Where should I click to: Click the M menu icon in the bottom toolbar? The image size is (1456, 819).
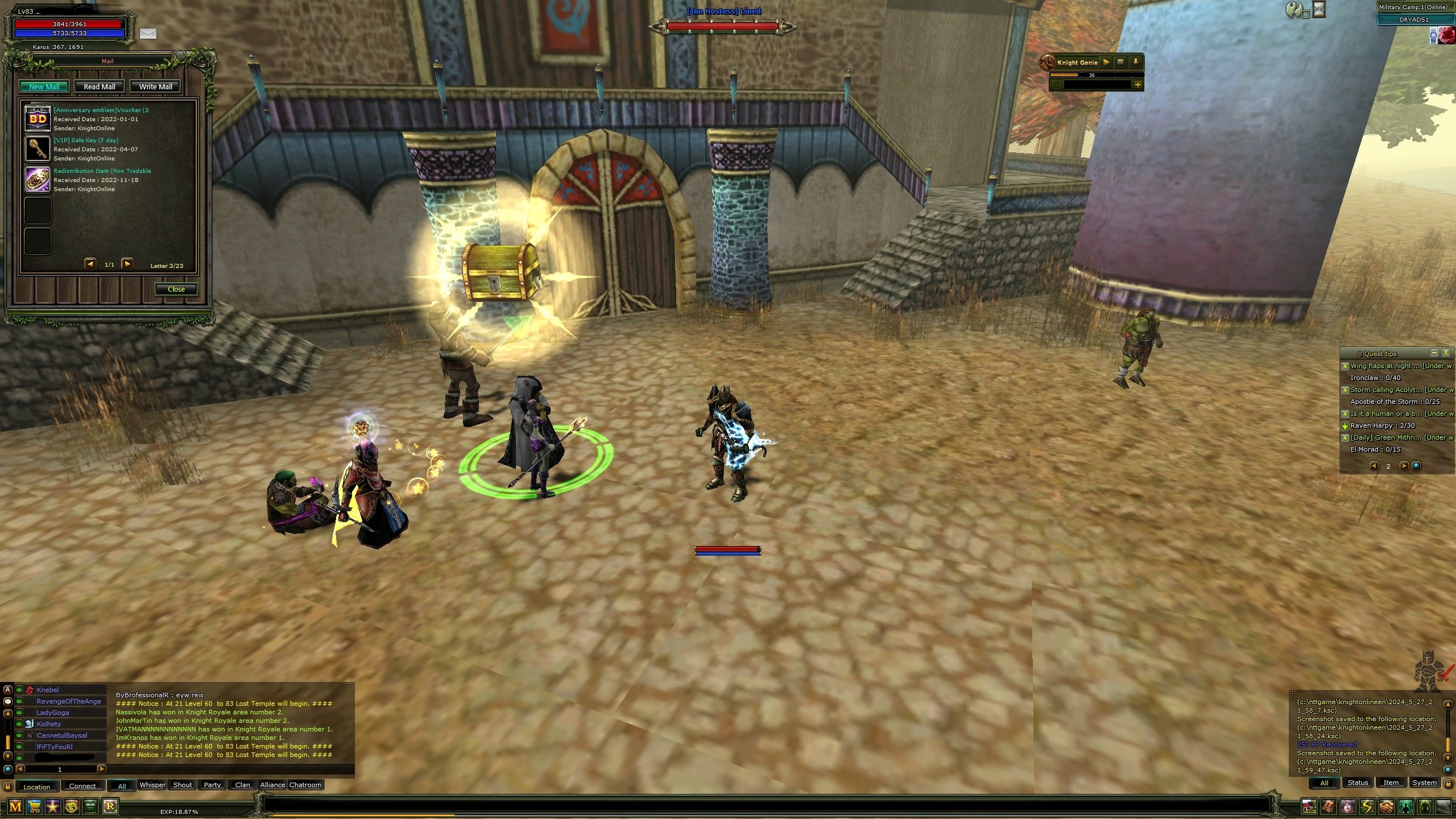click(15, 807)
